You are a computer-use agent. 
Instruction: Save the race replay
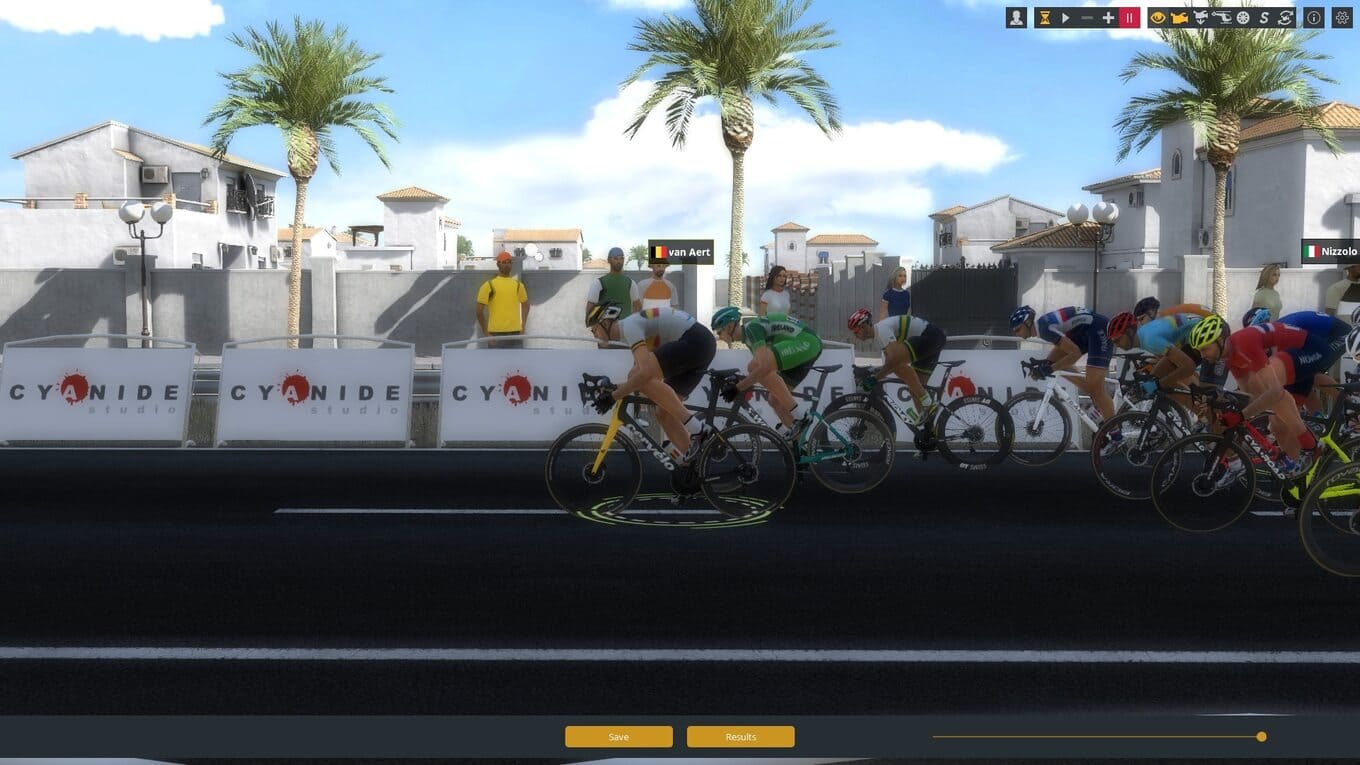coord(618,737)
